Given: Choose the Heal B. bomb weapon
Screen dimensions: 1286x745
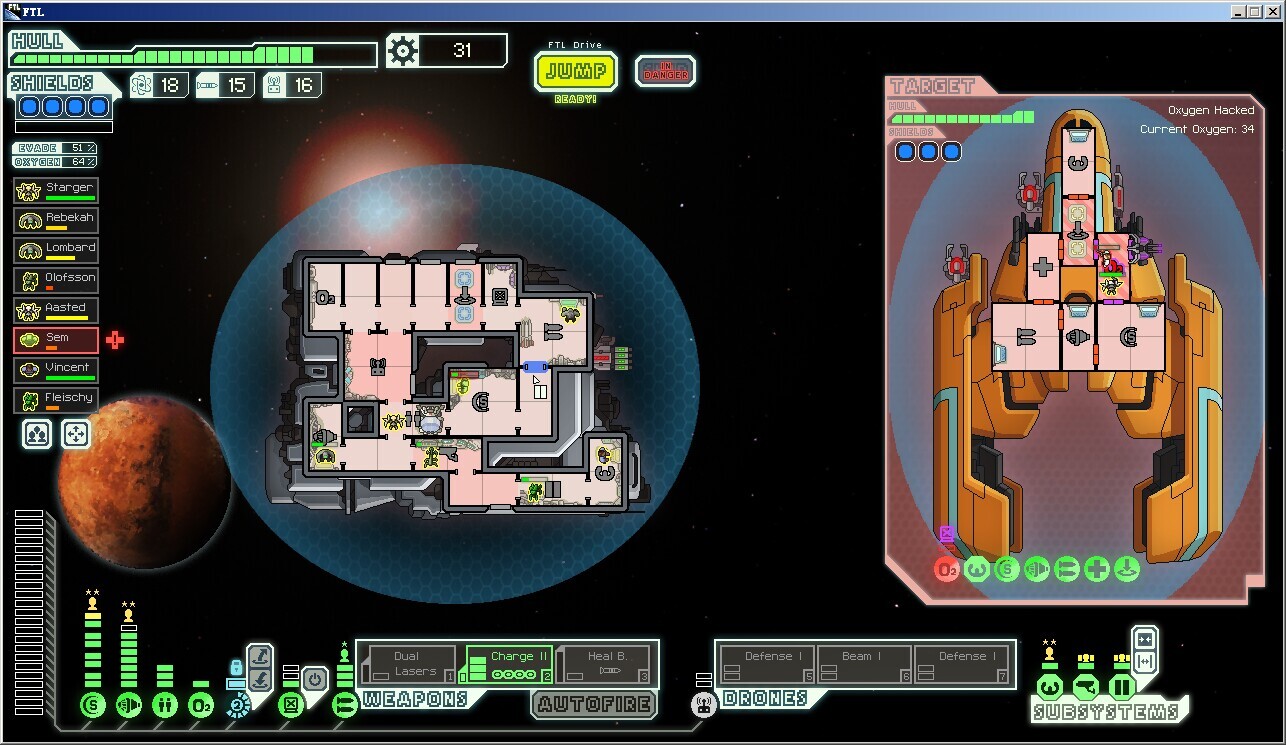Looking at the screenshot, I should click(x=606, y=664).
